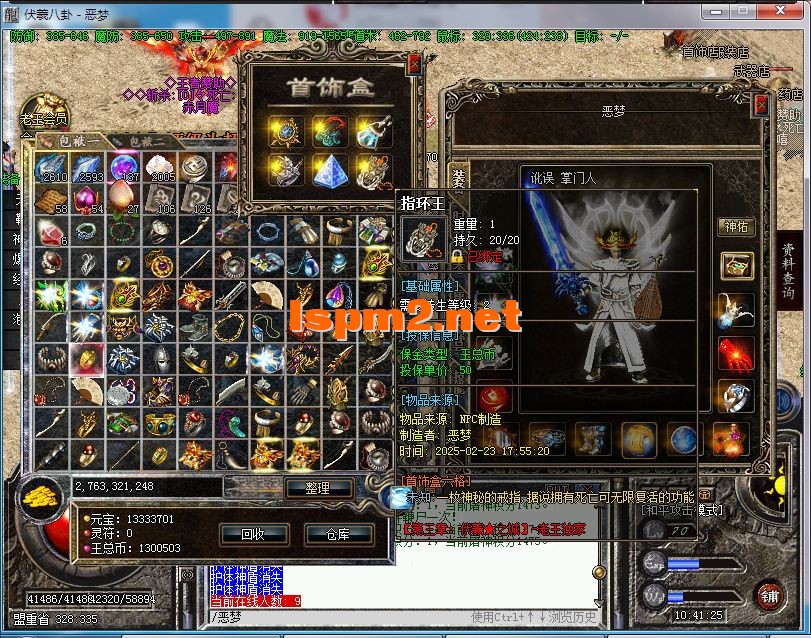Viewport: 811px width, 638px height.
Task: Close the 首饰盒 jewelry box window
Action: click(415, 65)
